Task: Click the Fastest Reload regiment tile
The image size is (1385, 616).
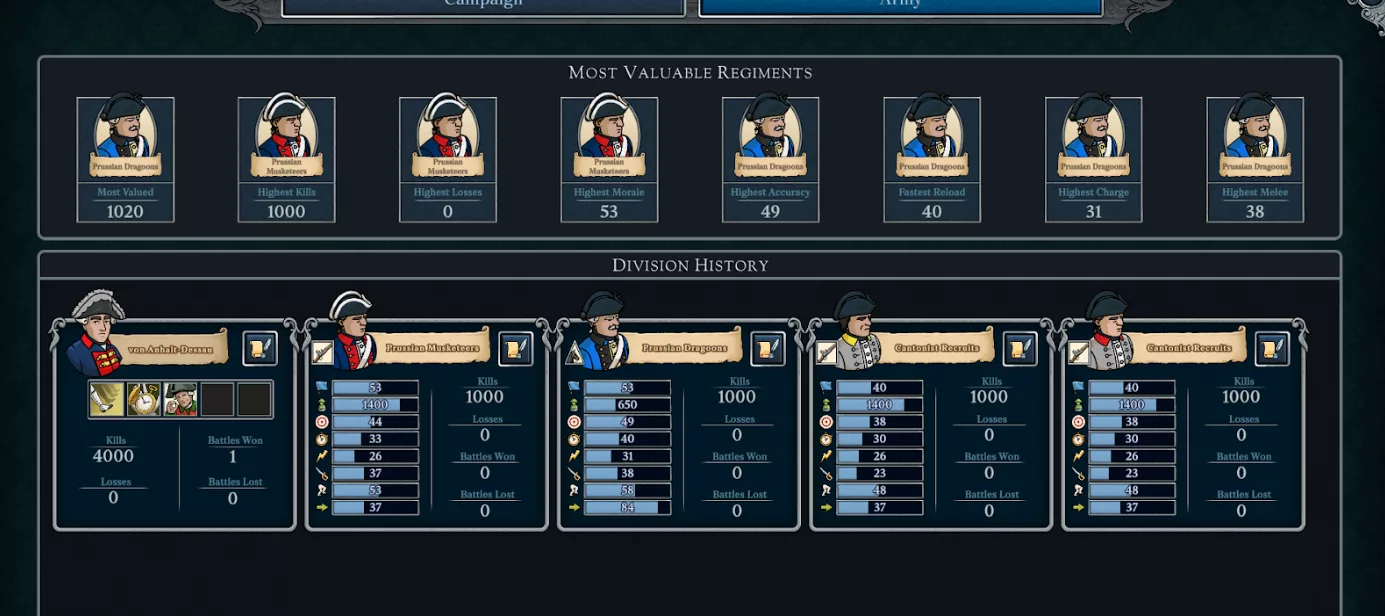Action: pyautogui.click(x=932, y=159)
